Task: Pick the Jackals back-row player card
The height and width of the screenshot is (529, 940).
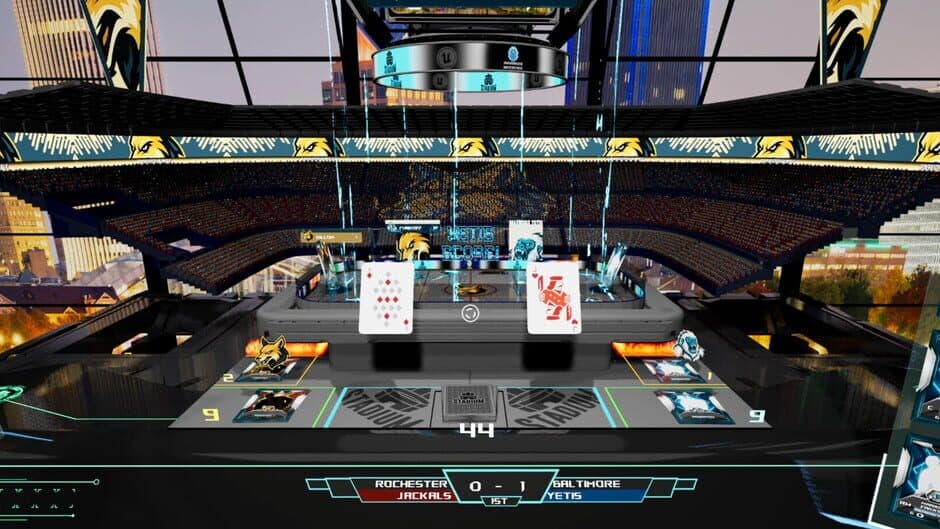Action: point(270,405)
